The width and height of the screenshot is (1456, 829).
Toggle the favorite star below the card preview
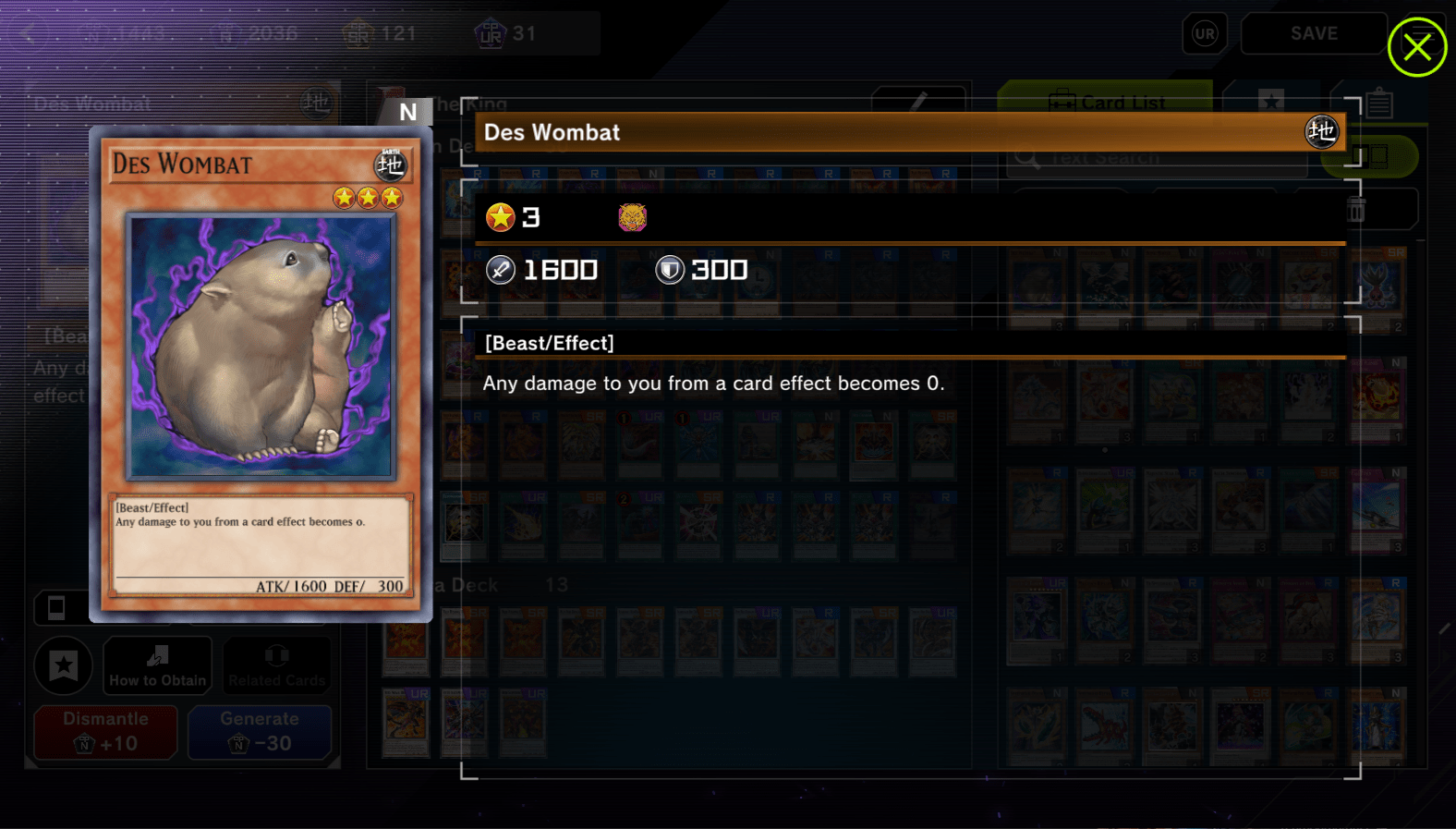[63, 665]
